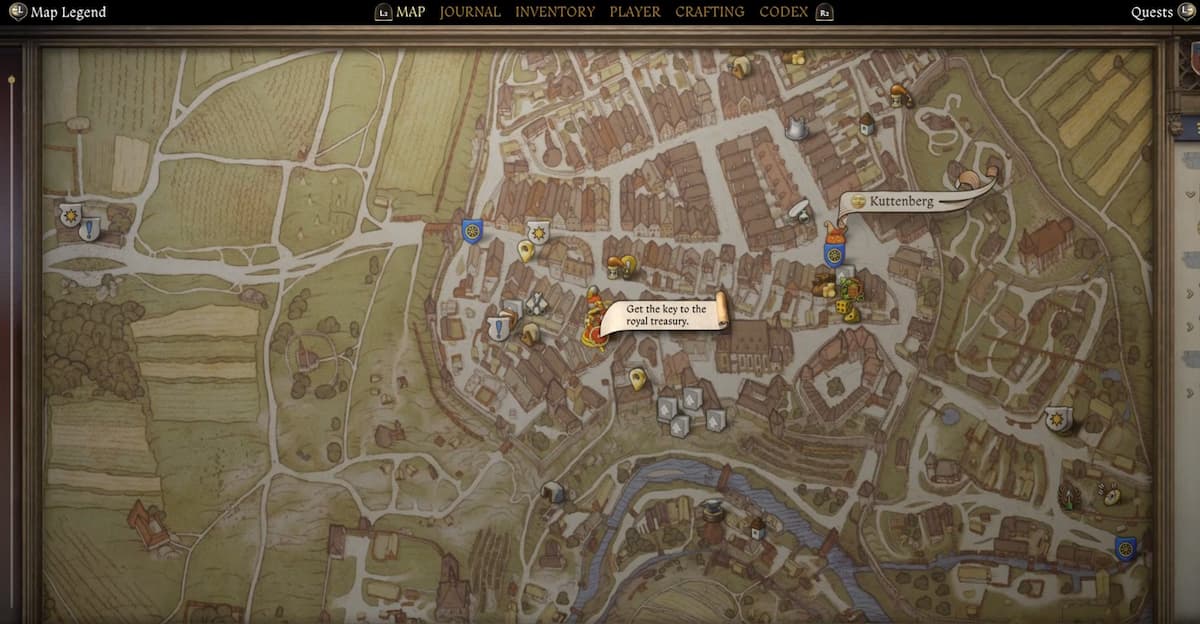Choose the blue wheel shield at bottom-right edge
Image resolution: width=1200 pixels, height=624 pixels.
click(x=1125, y=548)
